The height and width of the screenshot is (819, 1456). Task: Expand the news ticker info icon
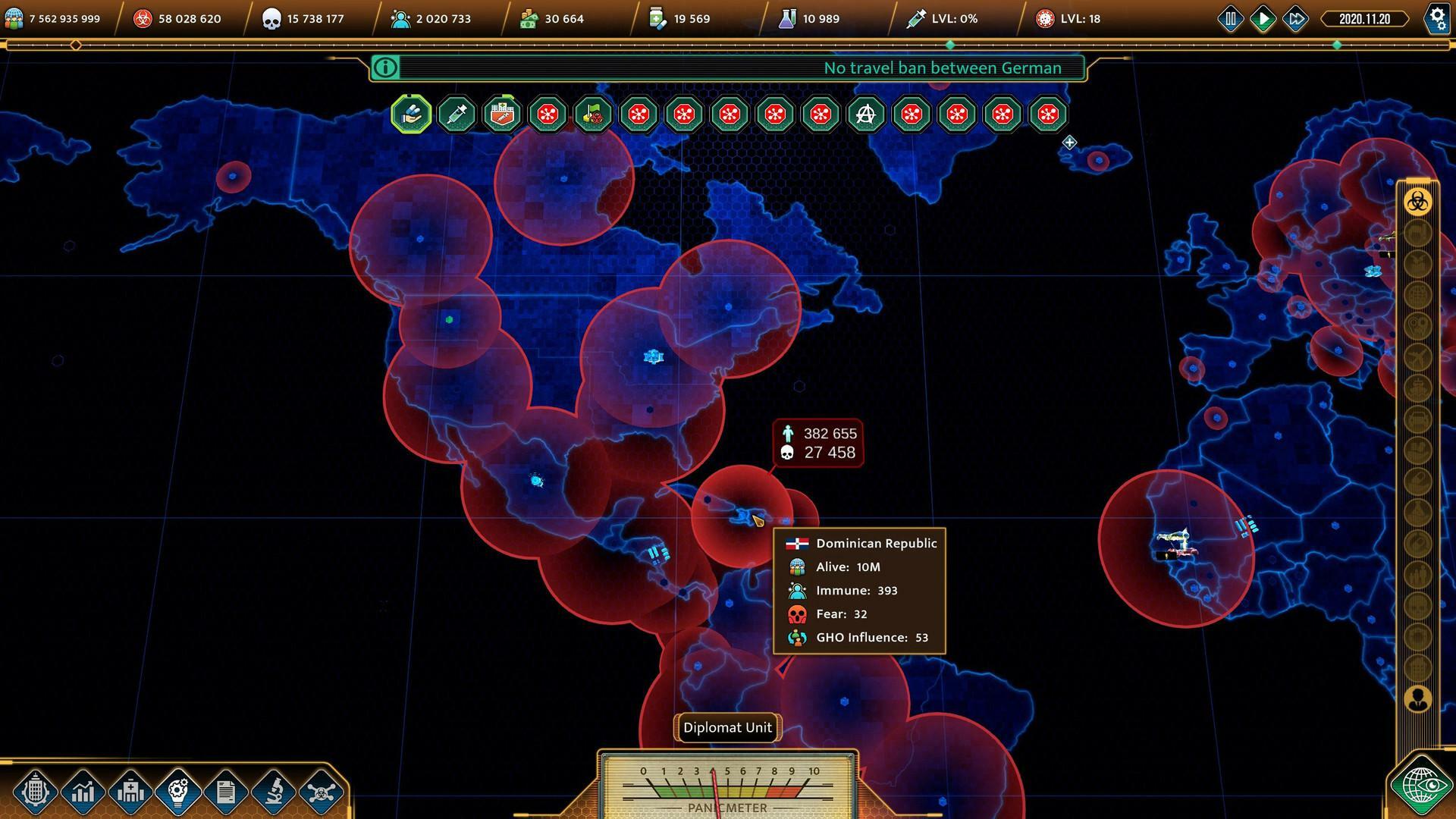(x=385, y=67)
